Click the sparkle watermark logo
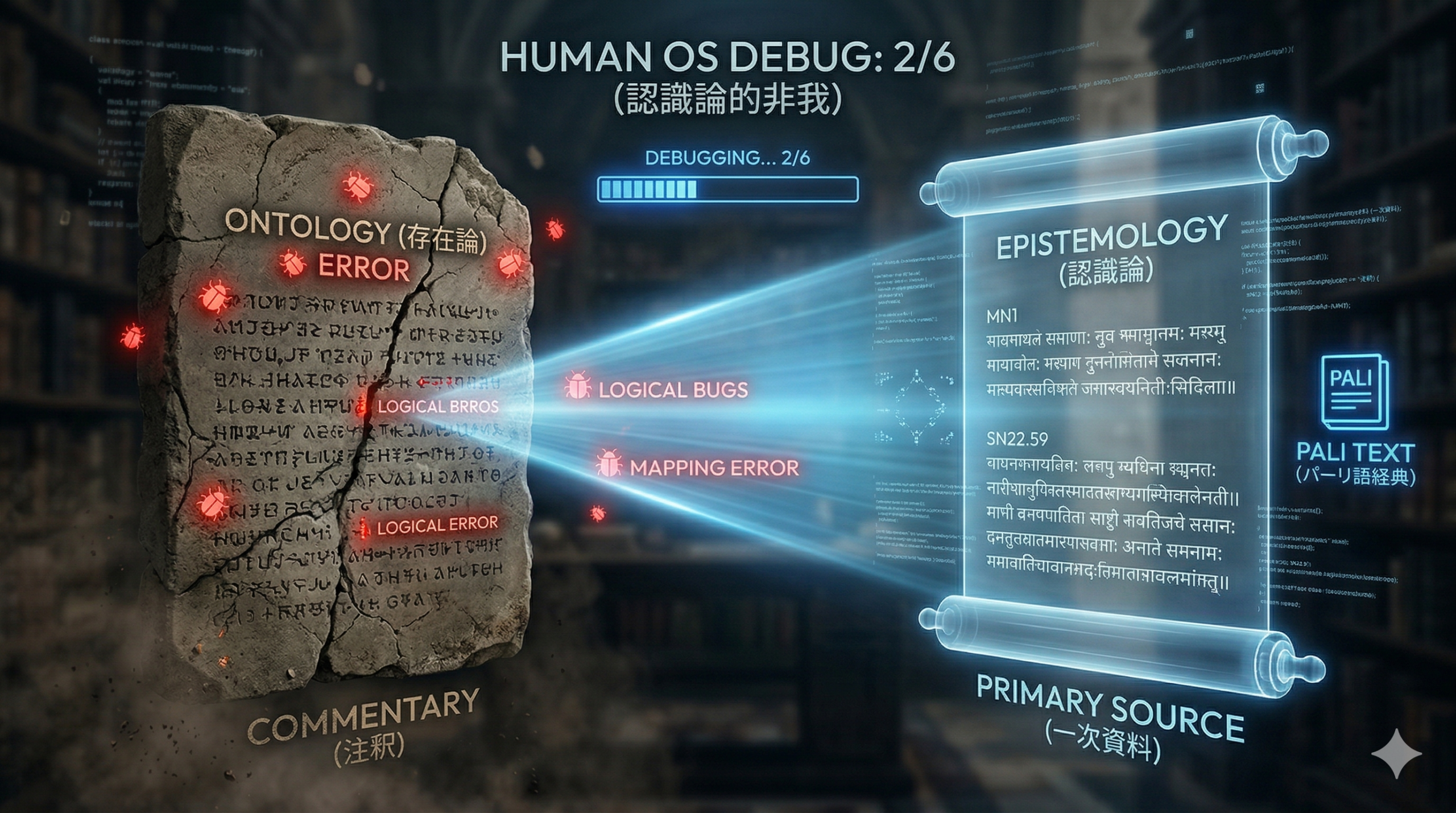 [x=1396, y=753]
